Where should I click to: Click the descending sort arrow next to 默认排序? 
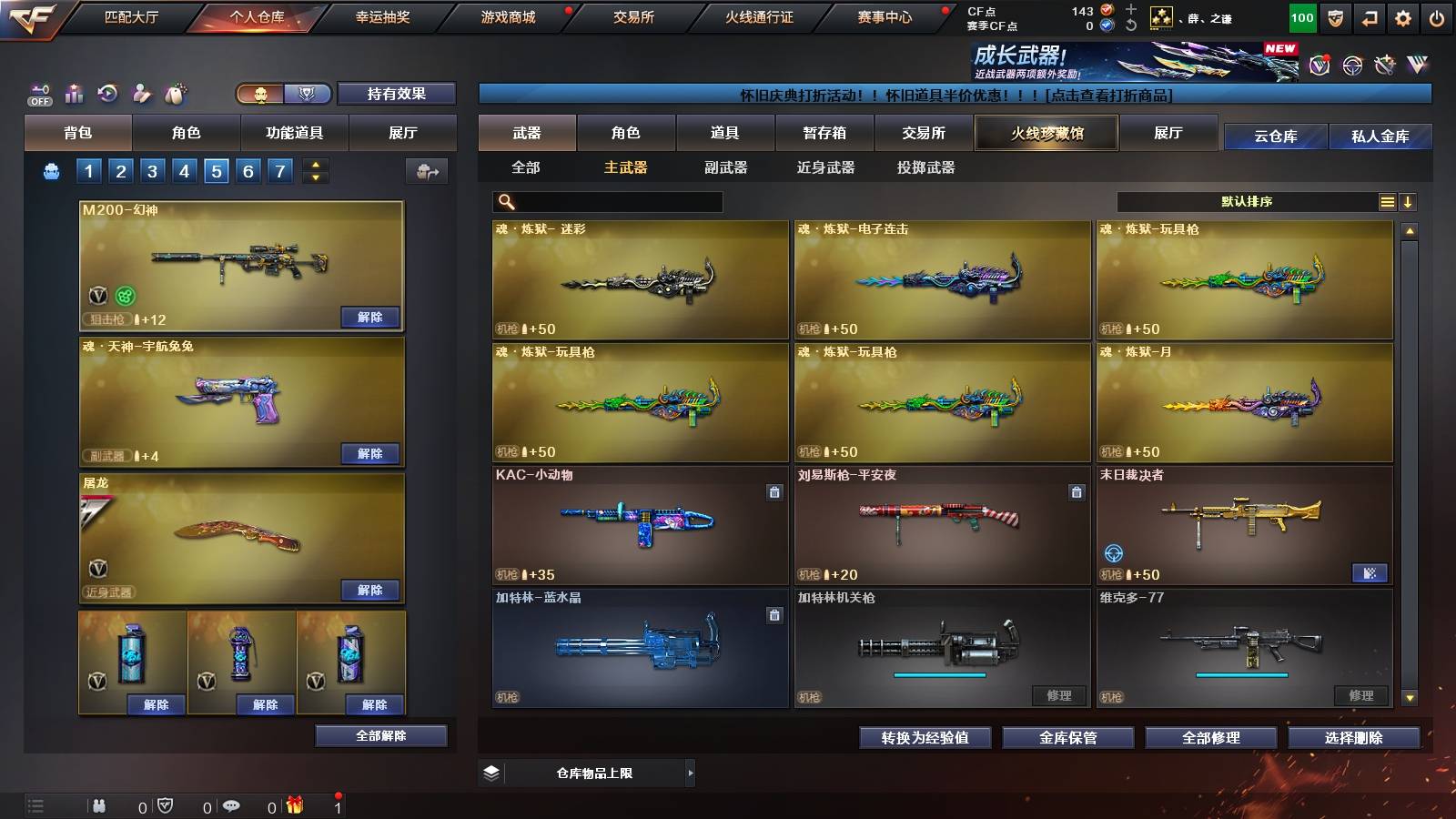coord(1407,201)
